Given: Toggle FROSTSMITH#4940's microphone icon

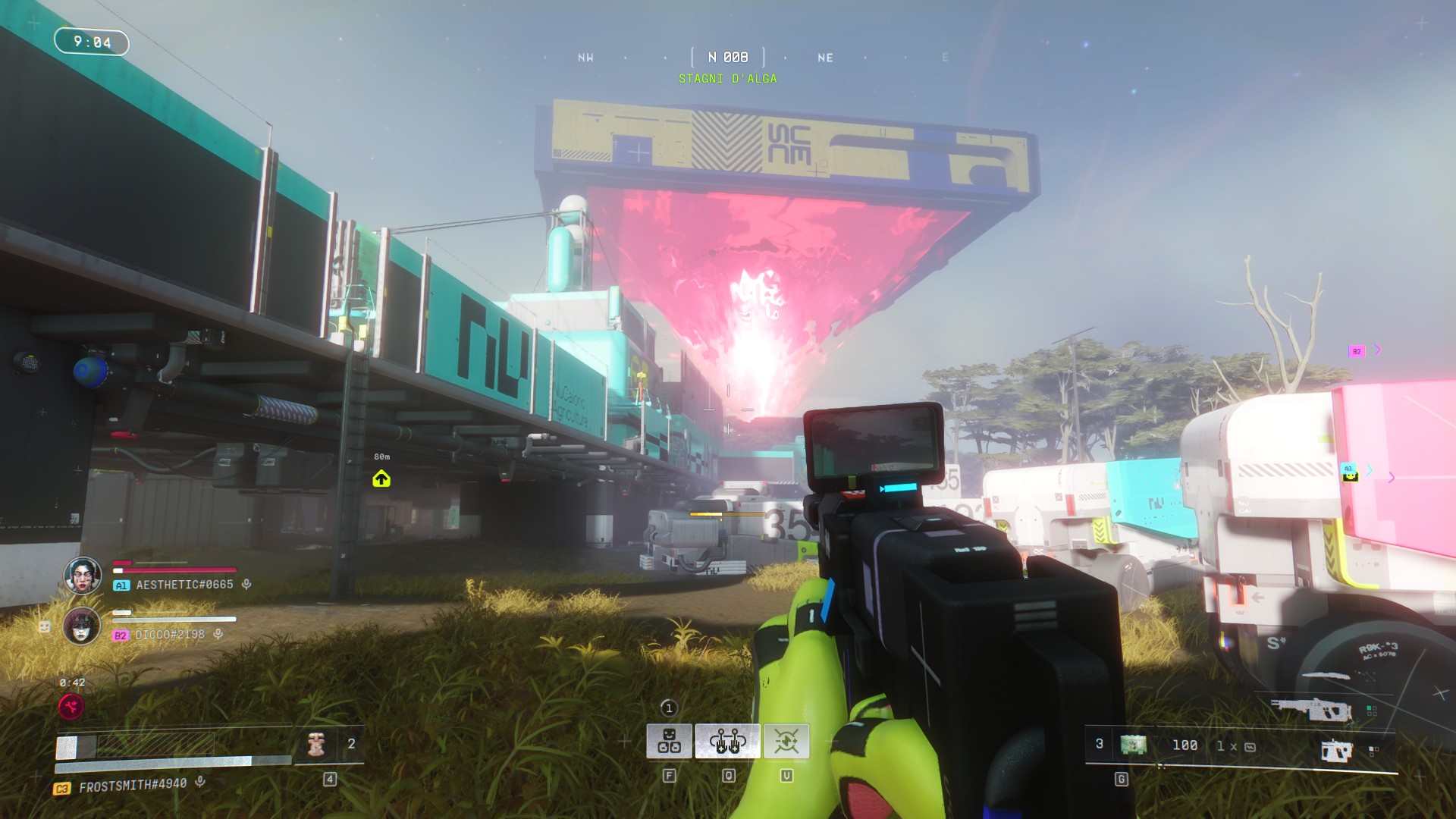Looking at the screenshot, I should (200, 781).
